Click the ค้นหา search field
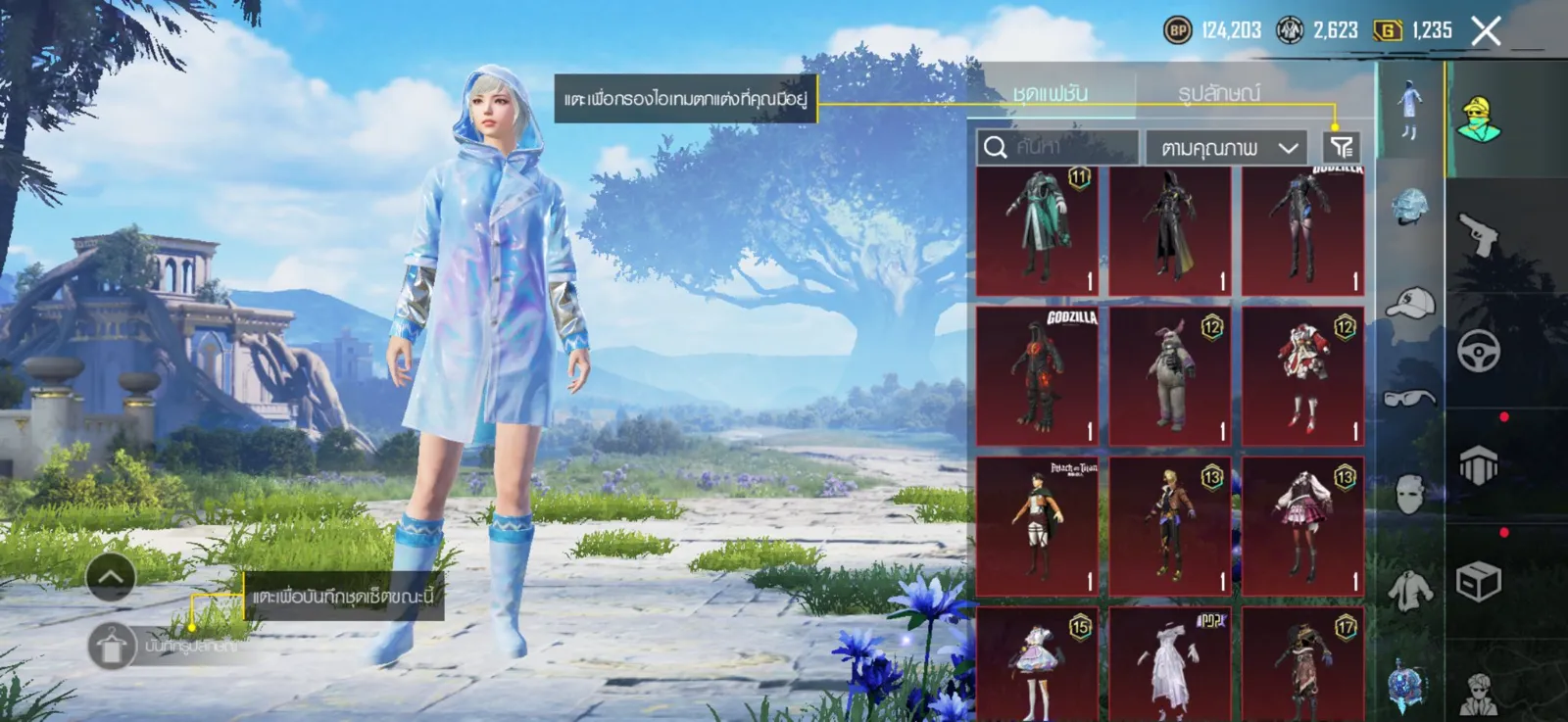 tap(1058, 147)
